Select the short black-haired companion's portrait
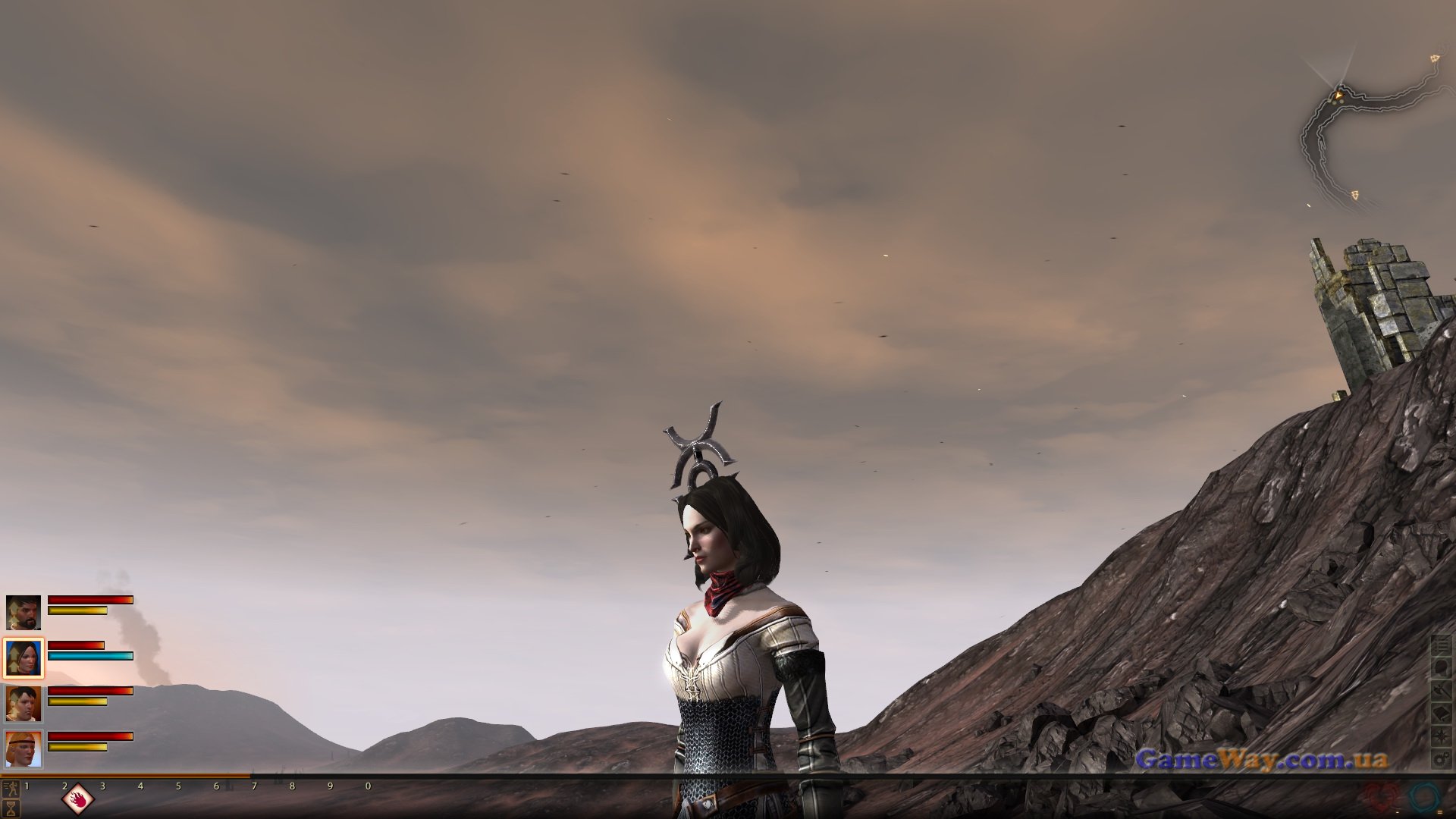Viewport: 1456px width, 819px height. click(x=23, y=703)
